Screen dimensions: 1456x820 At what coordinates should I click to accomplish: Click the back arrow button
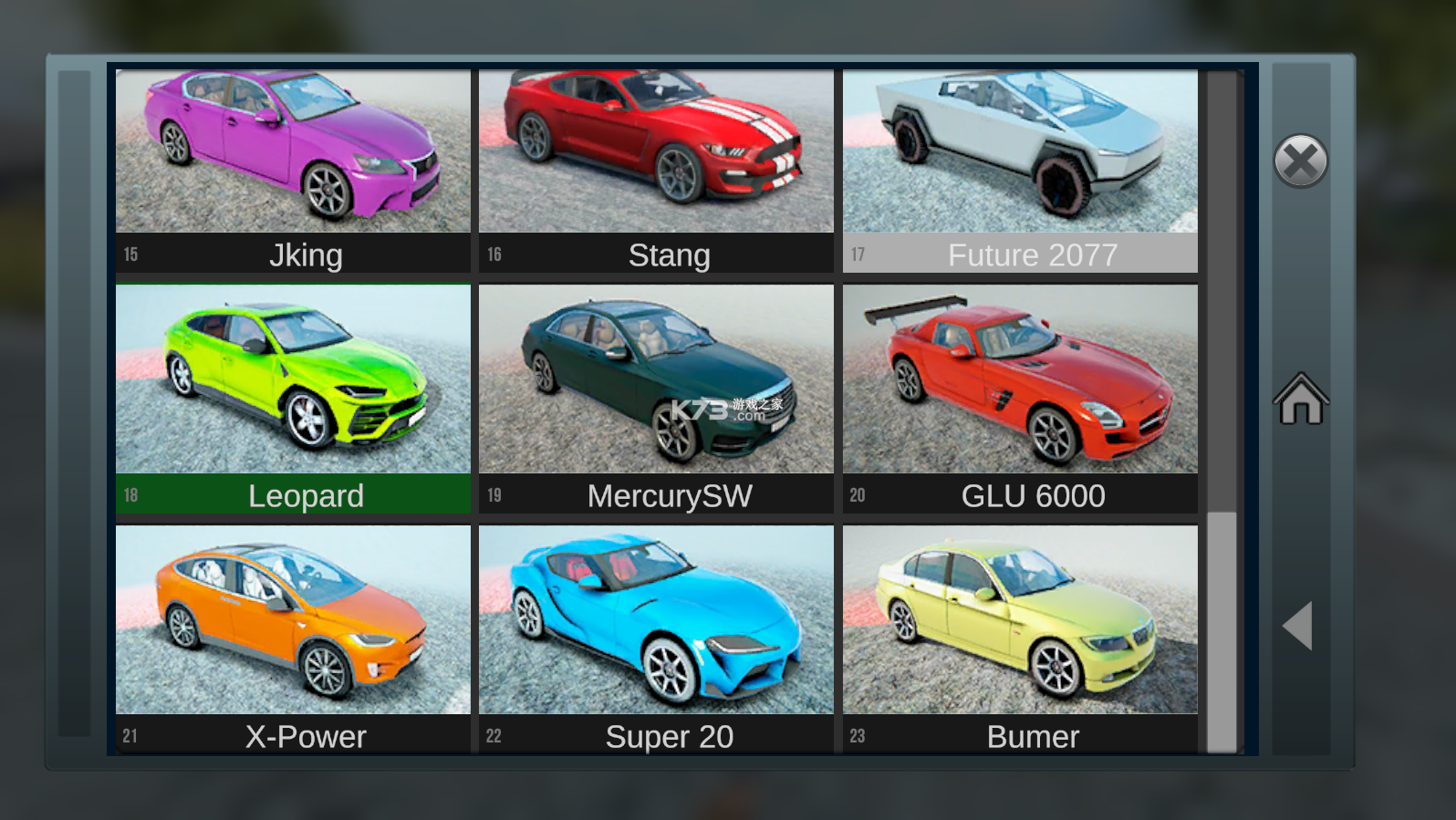[1298, 626]
